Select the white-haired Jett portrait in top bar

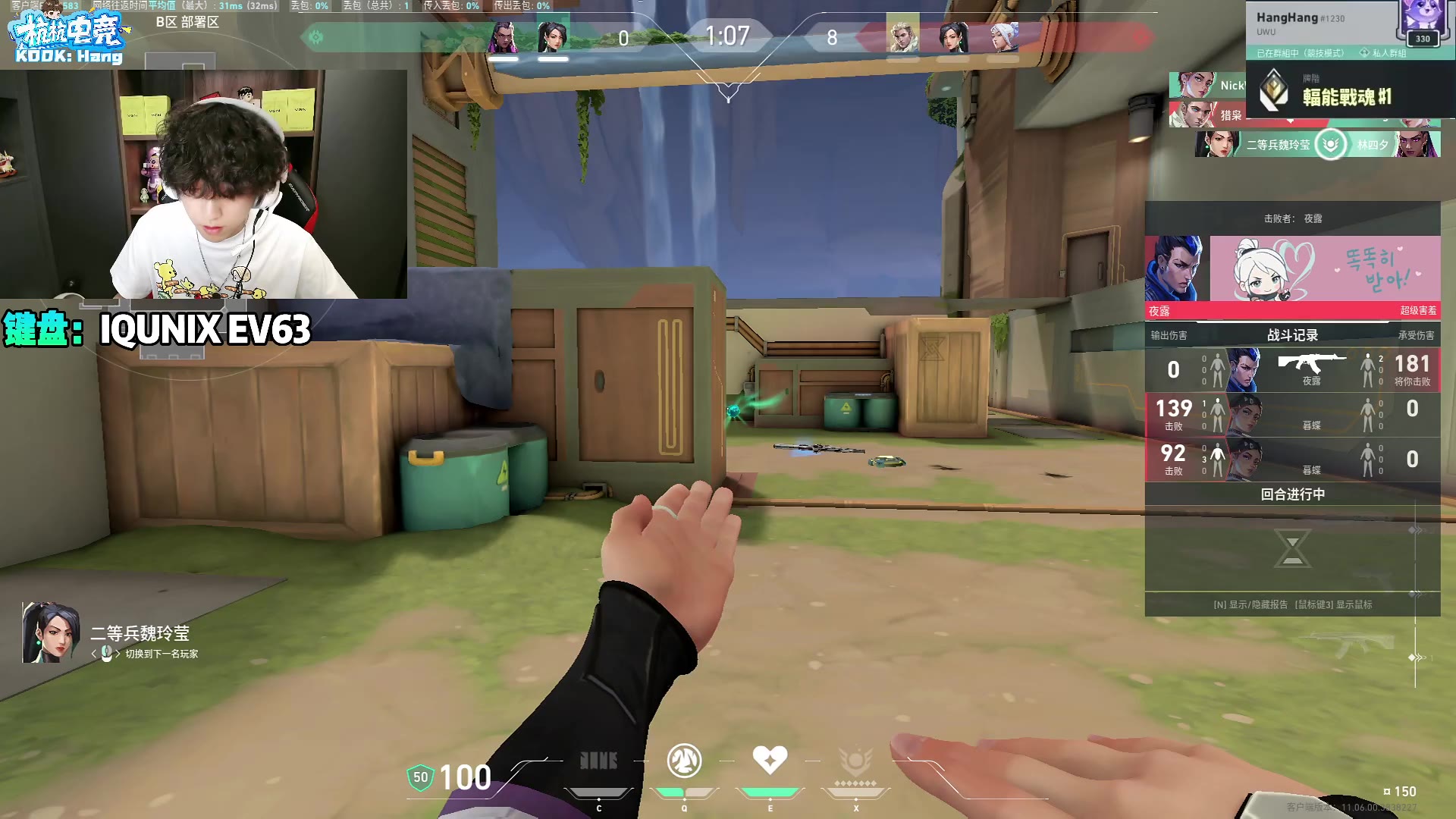(x=1003, y=36)
